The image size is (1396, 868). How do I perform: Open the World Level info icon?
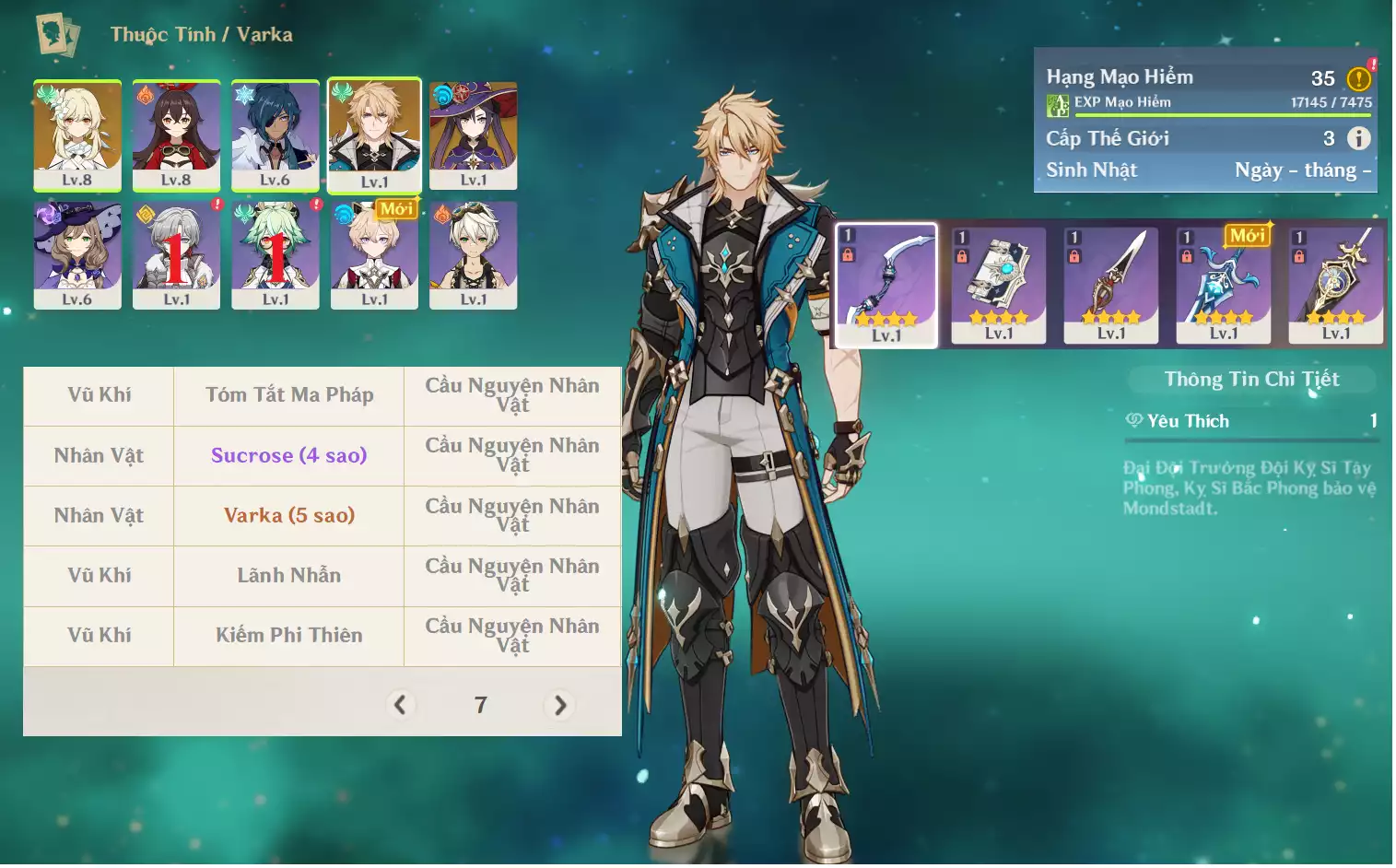[1359, 138]
